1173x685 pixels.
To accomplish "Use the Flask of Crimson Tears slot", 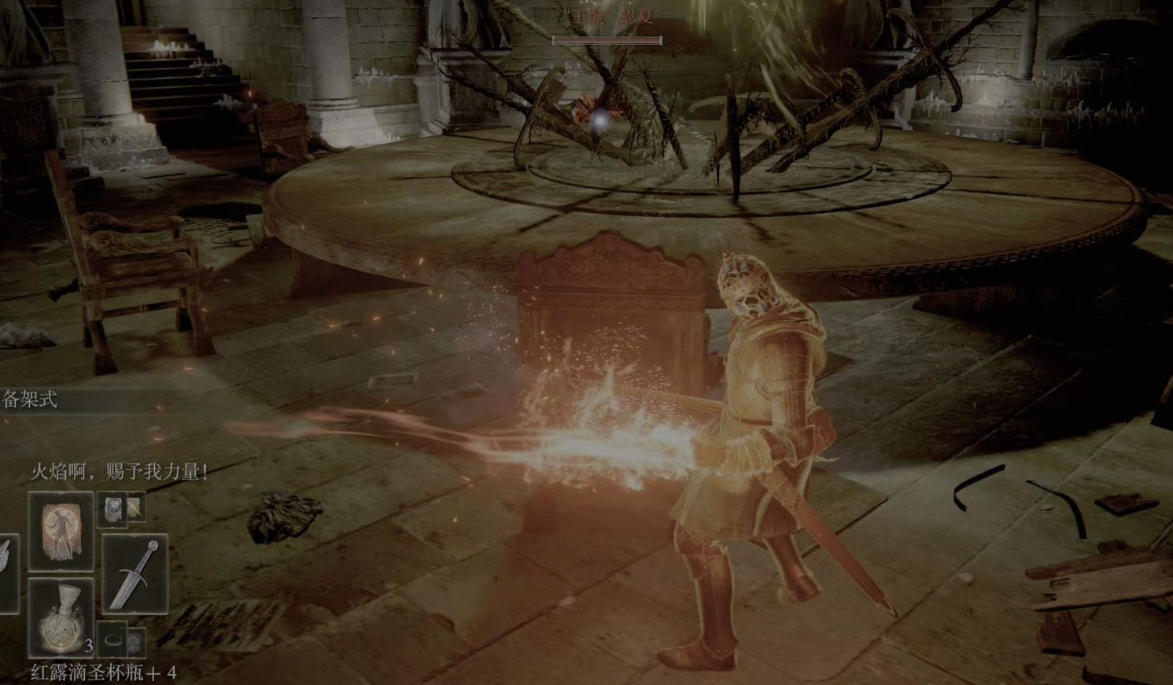I will (61, 616).
